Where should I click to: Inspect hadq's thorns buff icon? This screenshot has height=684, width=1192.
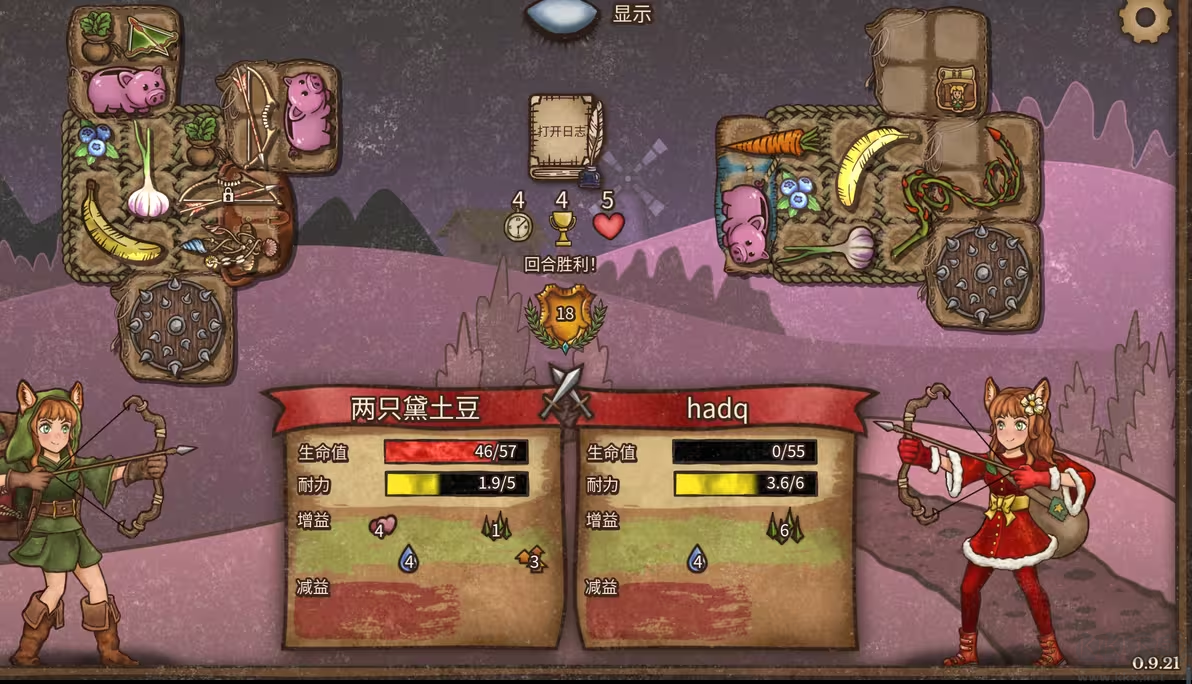(785, 527)
